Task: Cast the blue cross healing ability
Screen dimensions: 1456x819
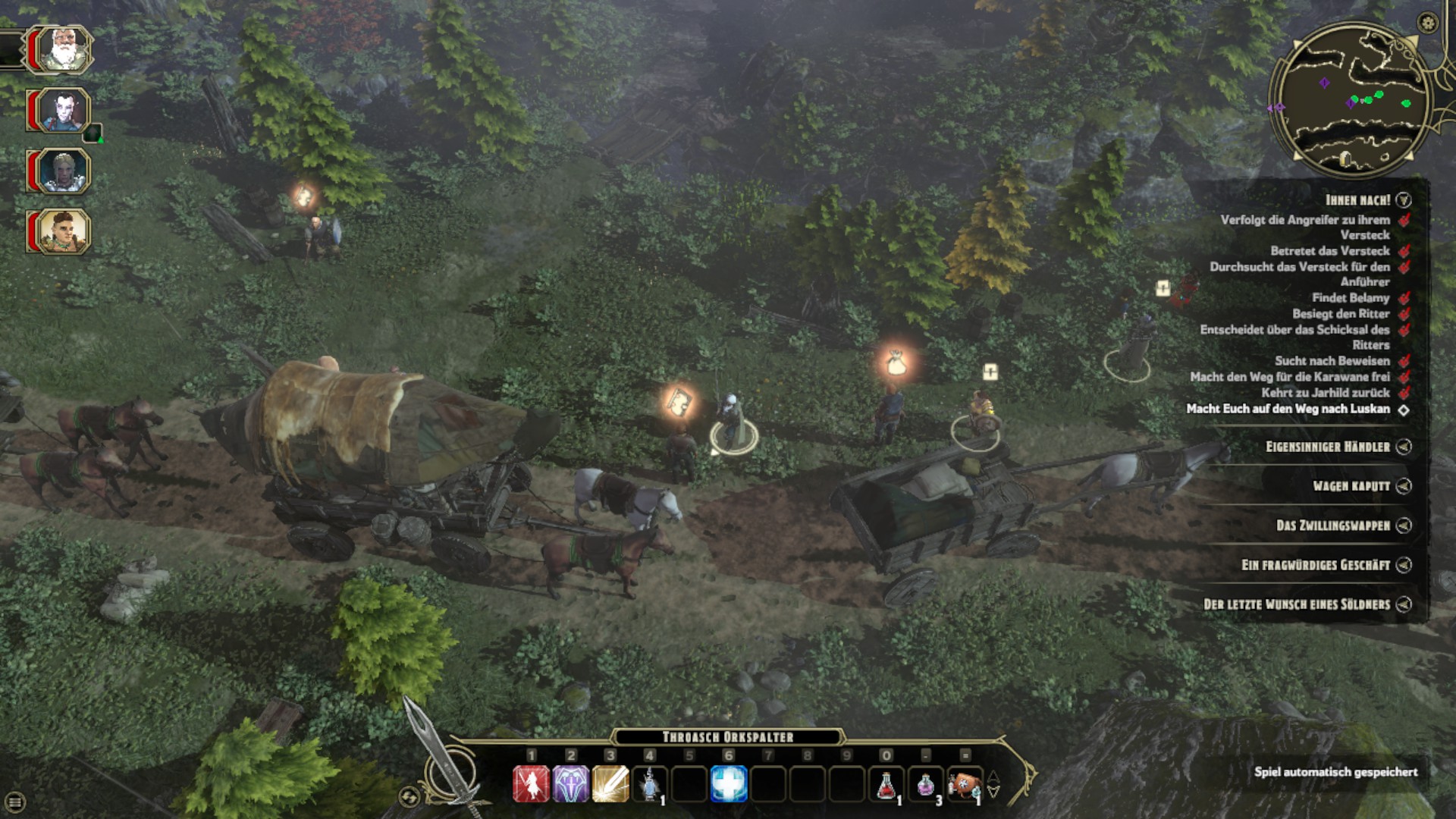Action: coord(728,784)
